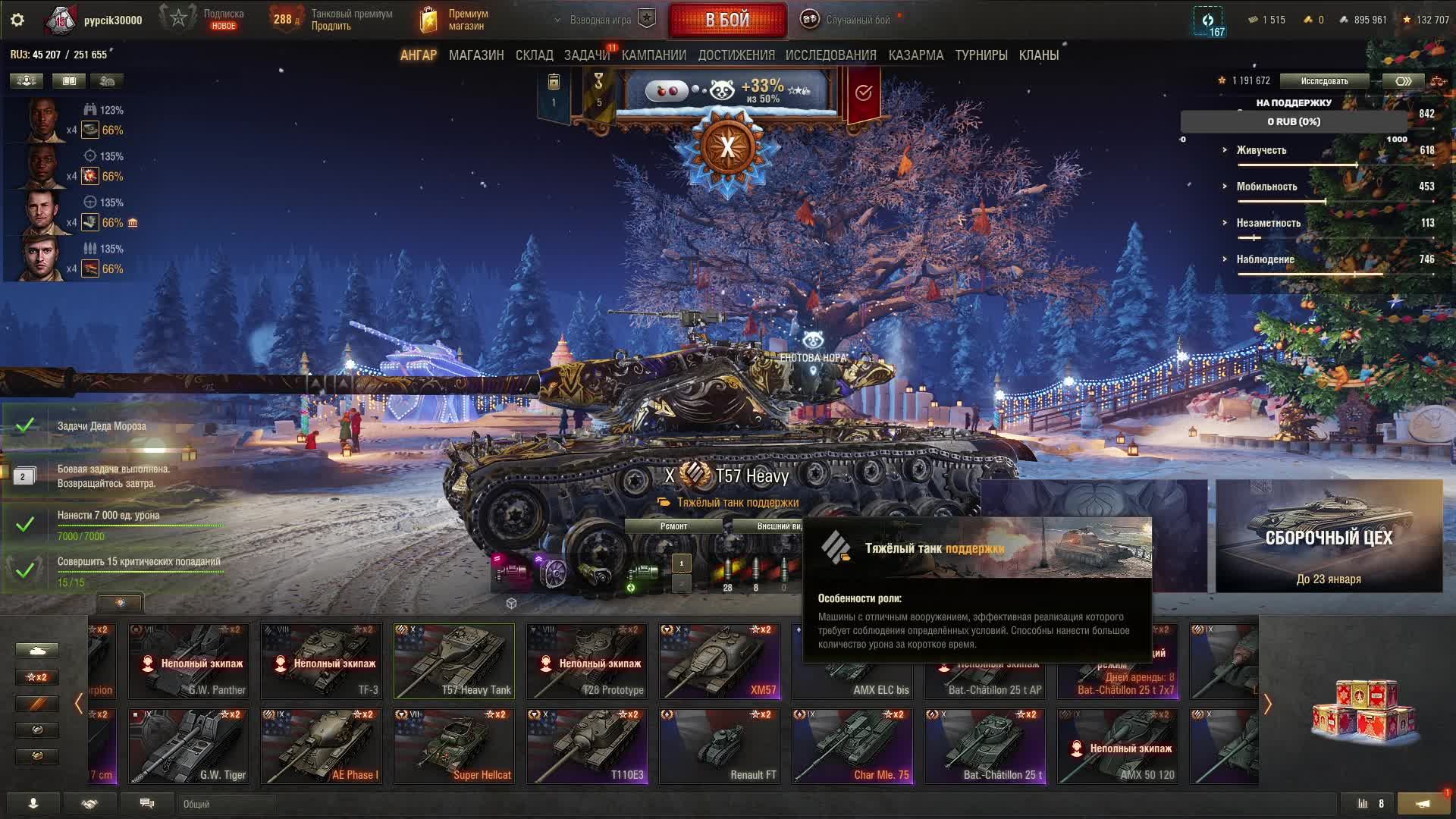Select the T110E3 tank card
The width and height of the screenshot is (1456, 819).
point(587,745)
